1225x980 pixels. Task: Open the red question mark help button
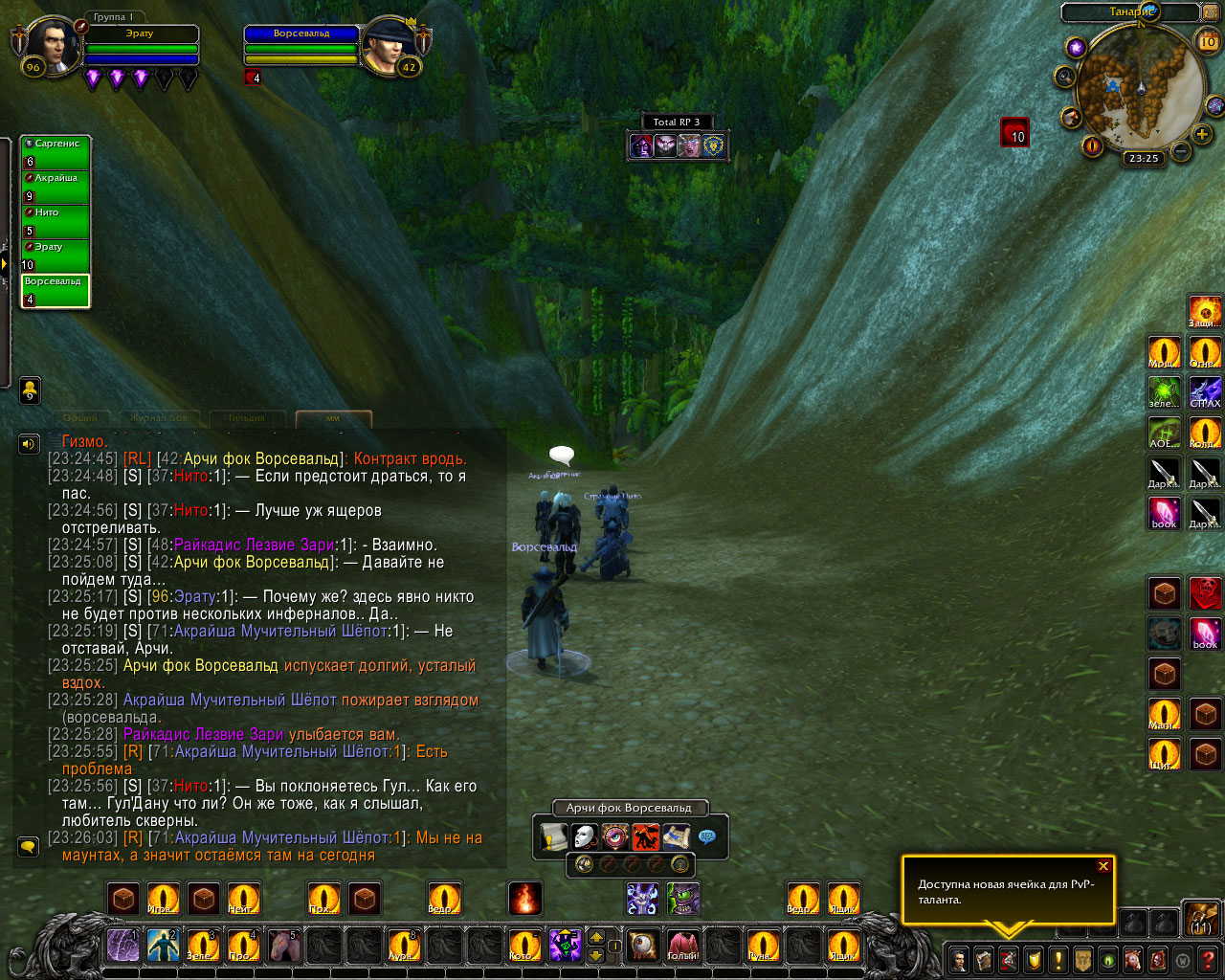tap(1208, 959)
